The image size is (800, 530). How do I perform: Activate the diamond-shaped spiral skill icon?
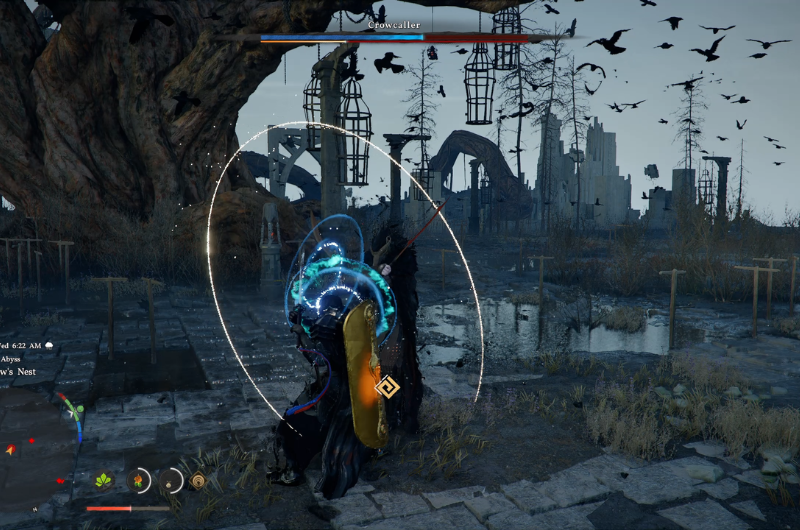(x=198, y=481)
